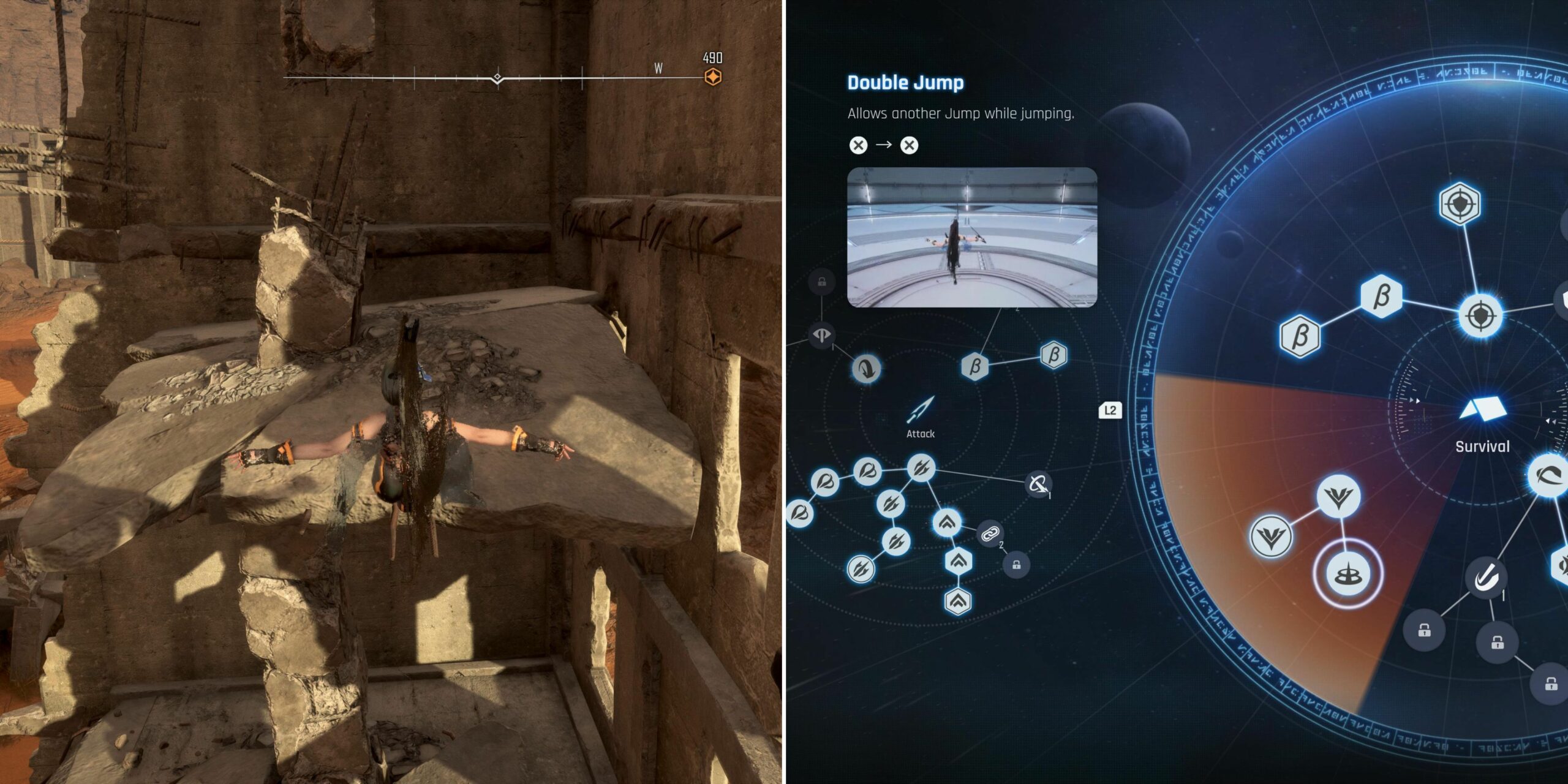Select the round glowing crosshair-shield node
The height and width of the screenshot is (784, 1568).
(1481, 316)
